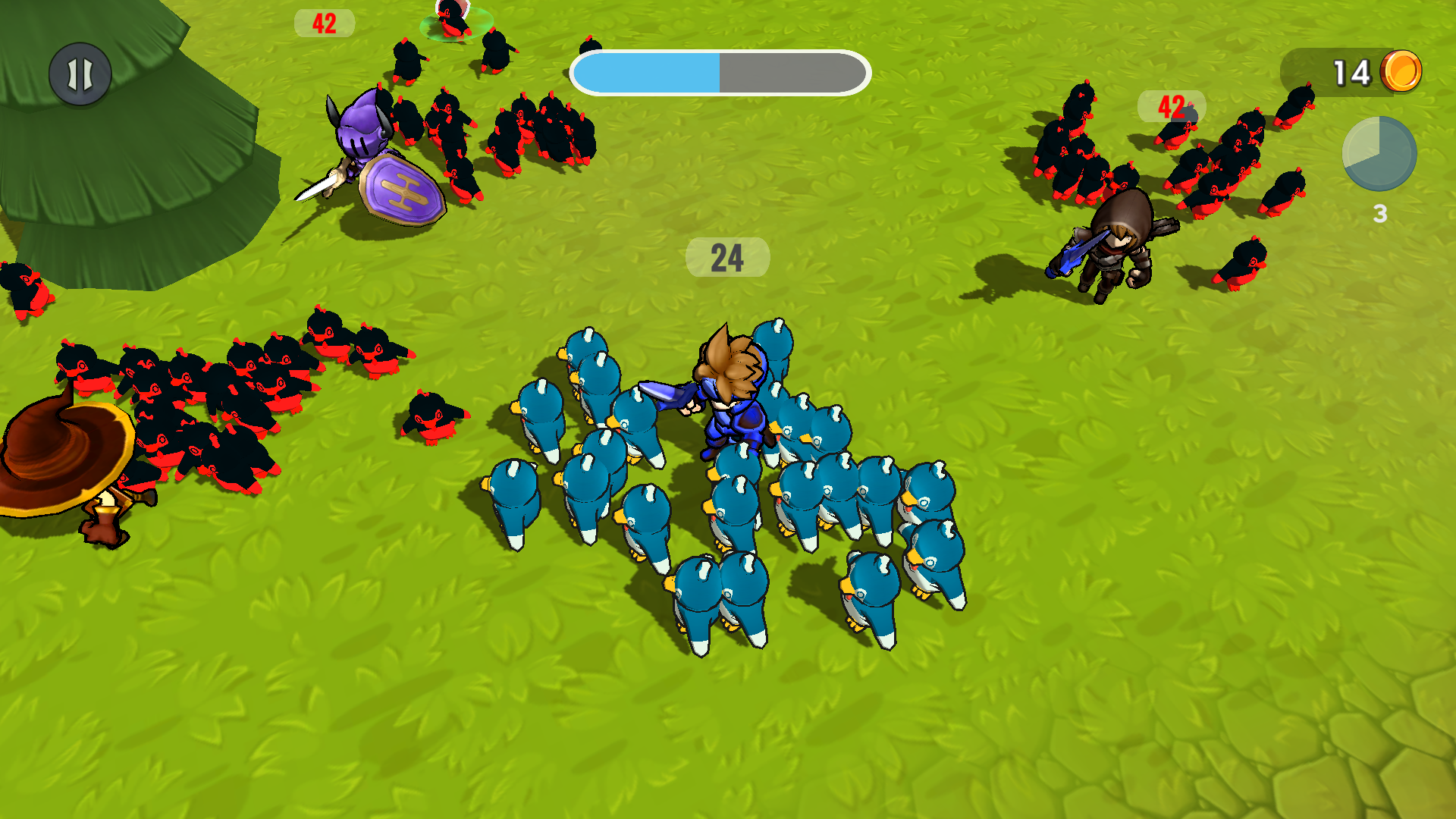Click the 24 label above the blue penguin squad

coord(726,258)
